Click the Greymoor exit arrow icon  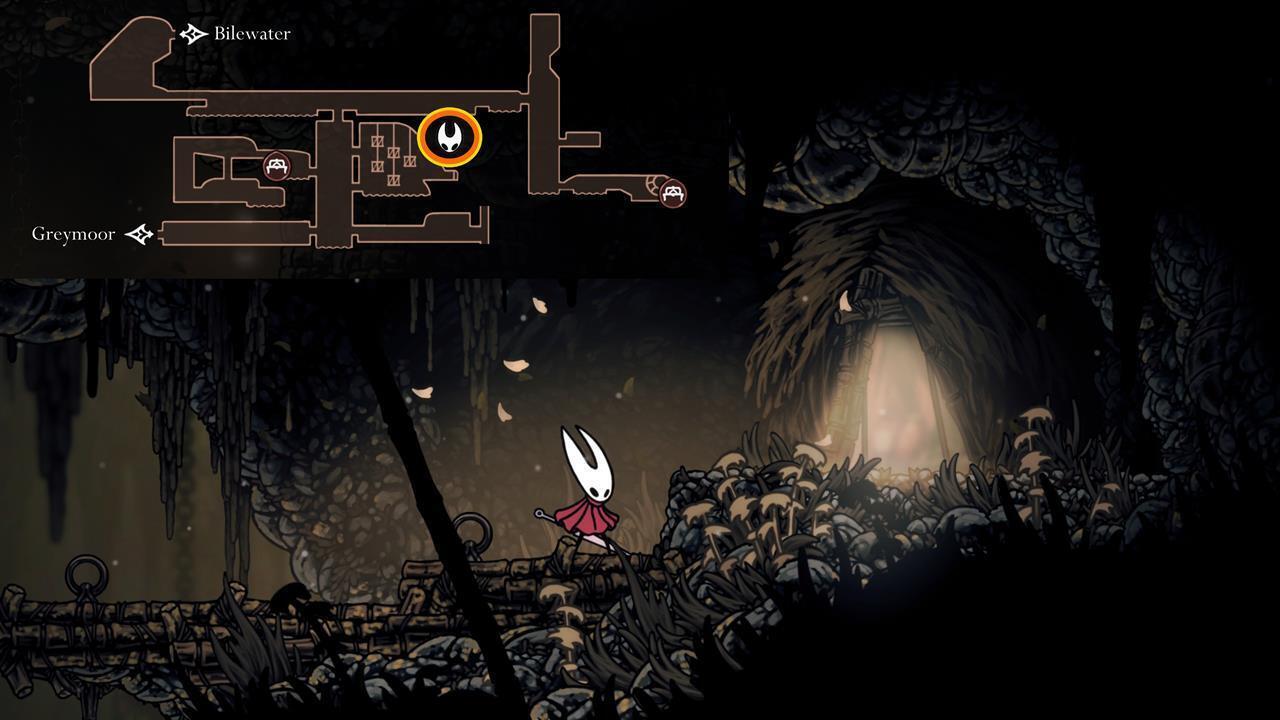[139, 233]
